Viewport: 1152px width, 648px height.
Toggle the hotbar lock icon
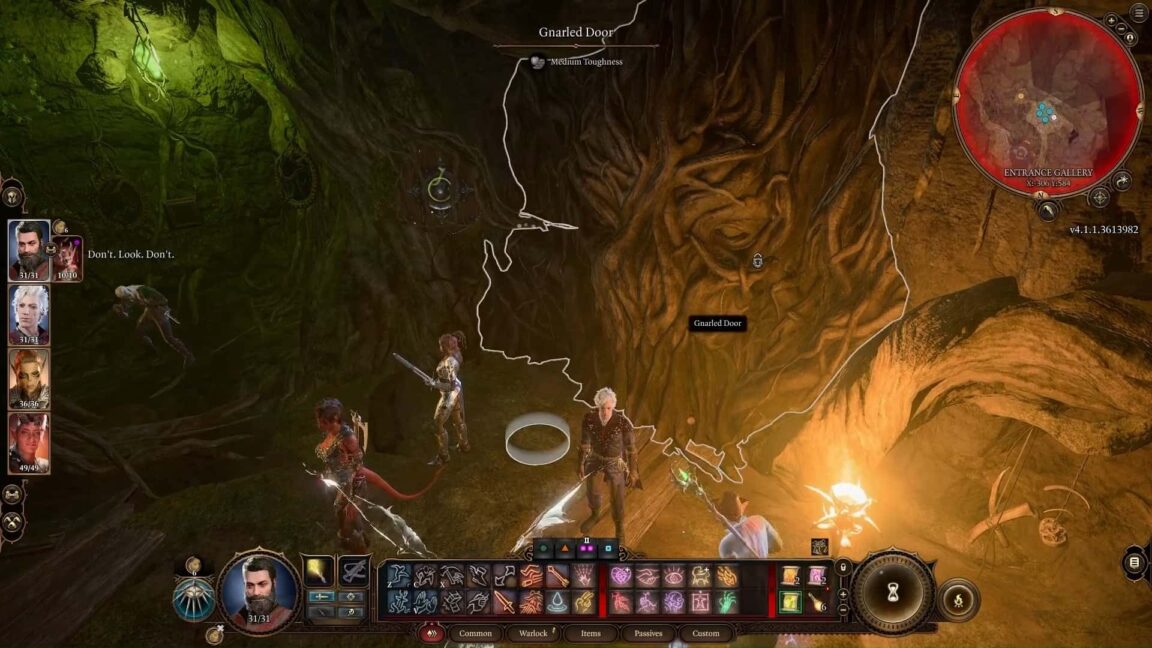click(x=843, y=567)
